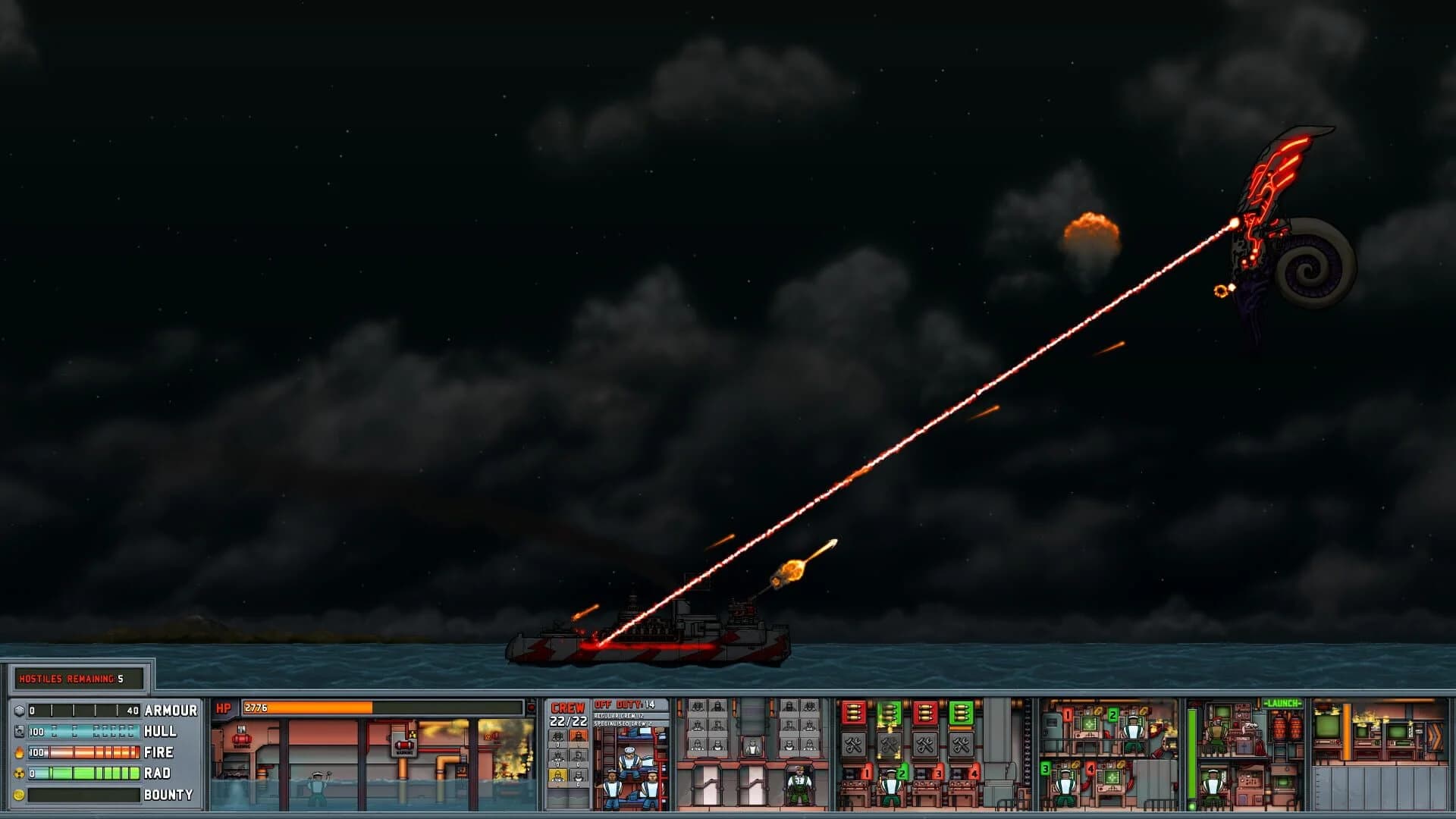Image resolution: width=1456 pixels, height=819 pixels.
Task: Click the HP label on the health bar
Action: click(x=224, y=708)
